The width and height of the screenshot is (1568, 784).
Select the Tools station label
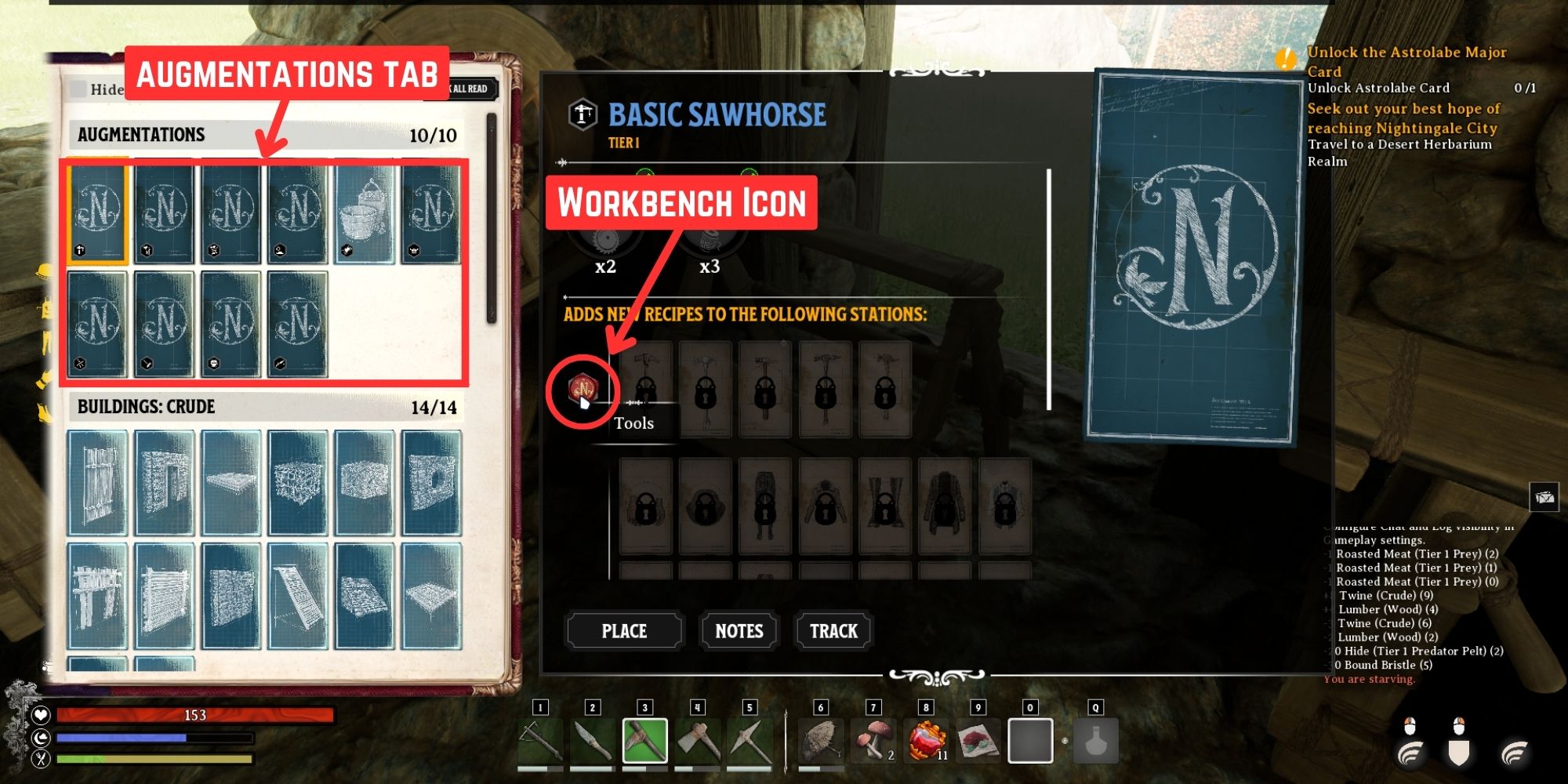coord(633,423)
